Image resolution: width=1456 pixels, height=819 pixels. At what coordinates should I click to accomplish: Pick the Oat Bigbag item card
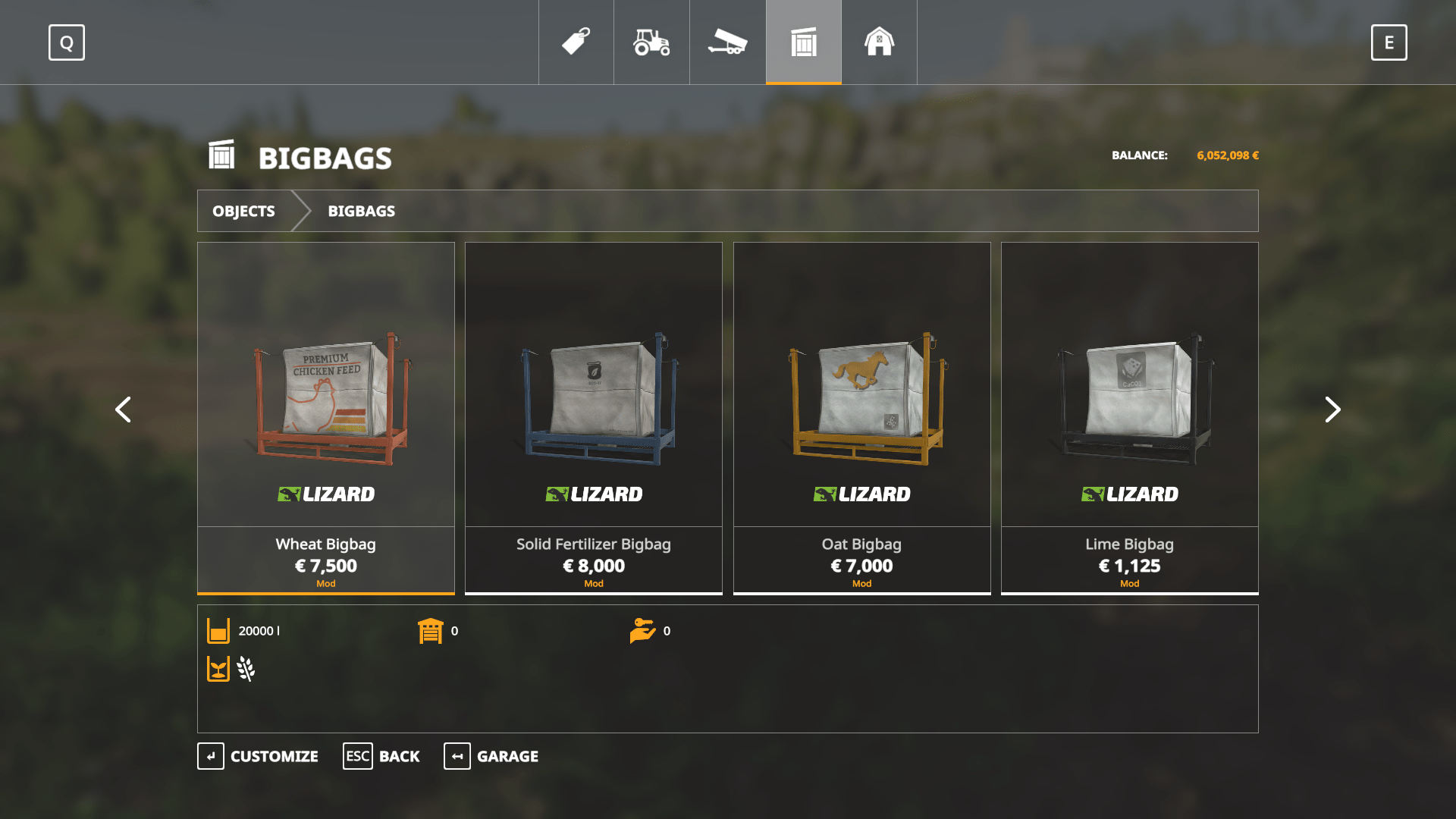[861, 417]
